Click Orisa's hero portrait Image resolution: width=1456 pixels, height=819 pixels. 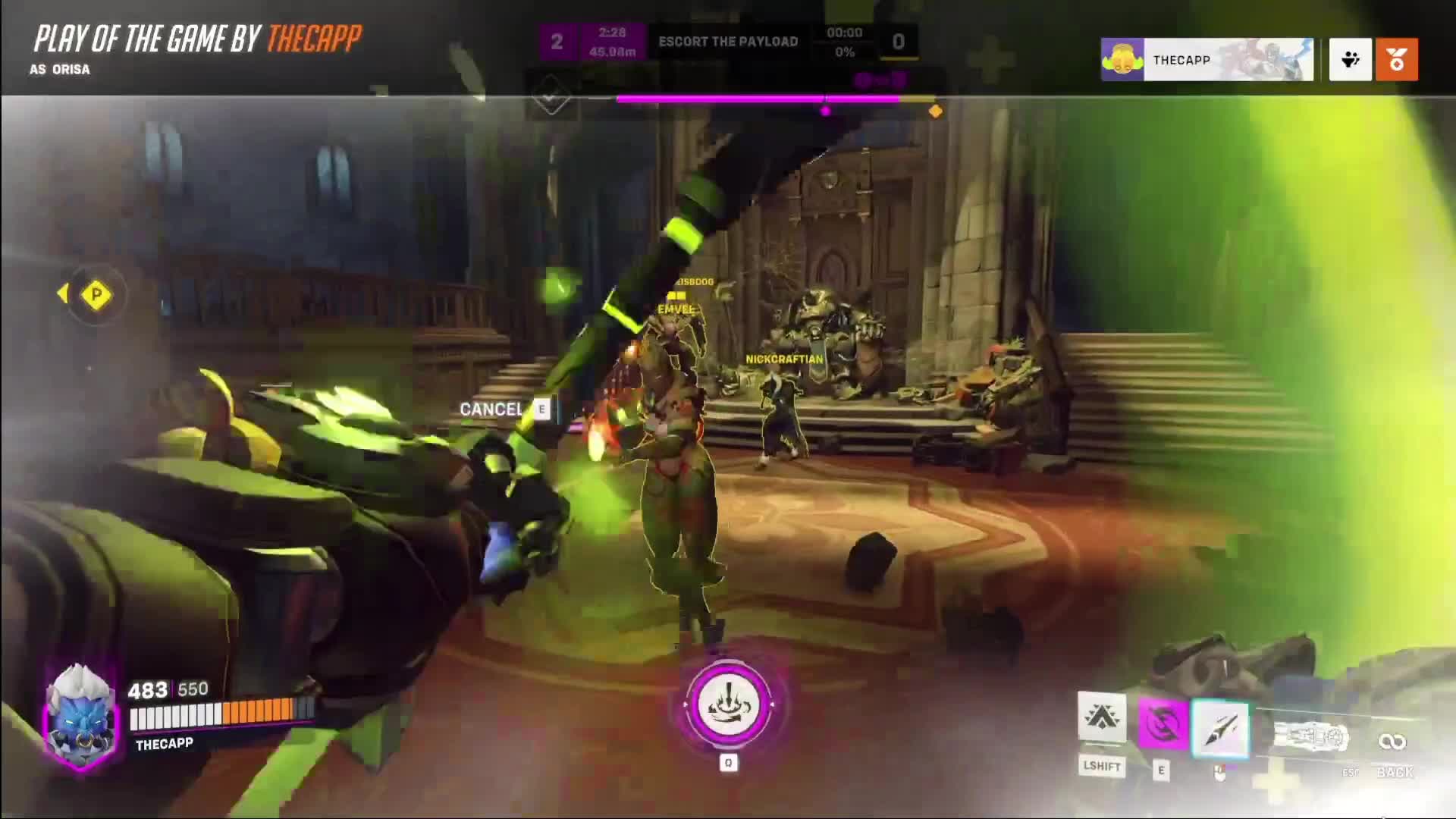tap(80, 716)
